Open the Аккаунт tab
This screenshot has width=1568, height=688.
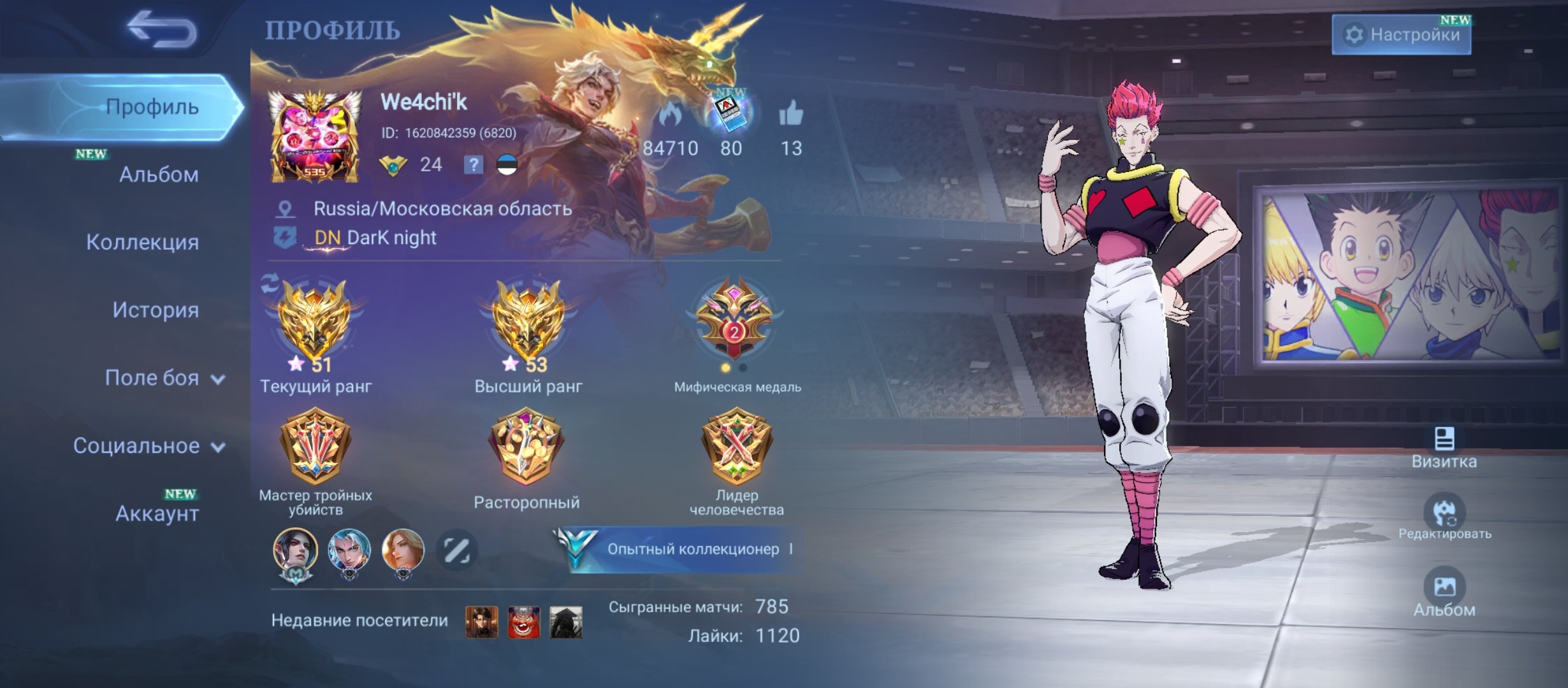coord(157,513)
